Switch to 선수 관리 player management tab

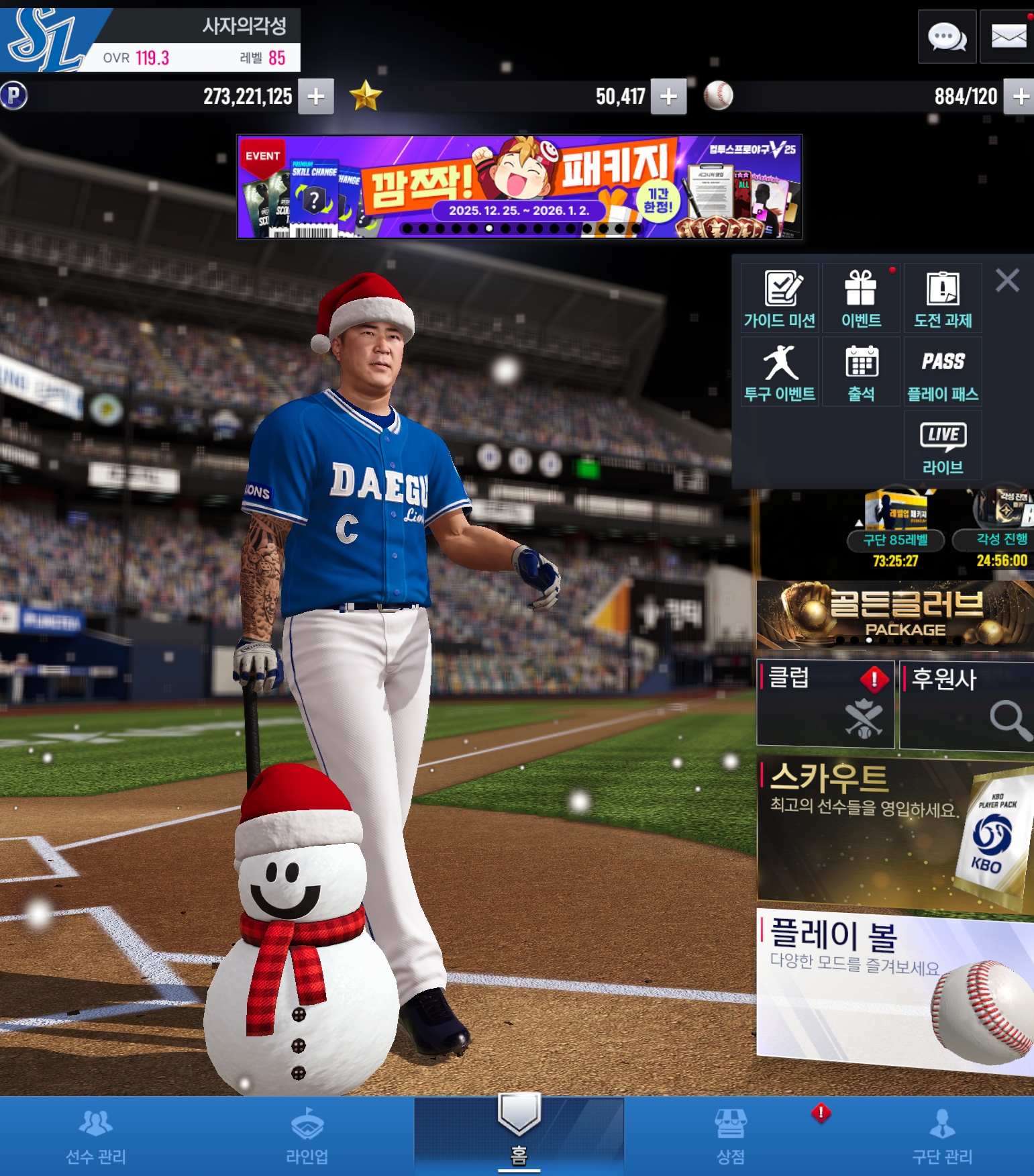(x=96, y=1136)
